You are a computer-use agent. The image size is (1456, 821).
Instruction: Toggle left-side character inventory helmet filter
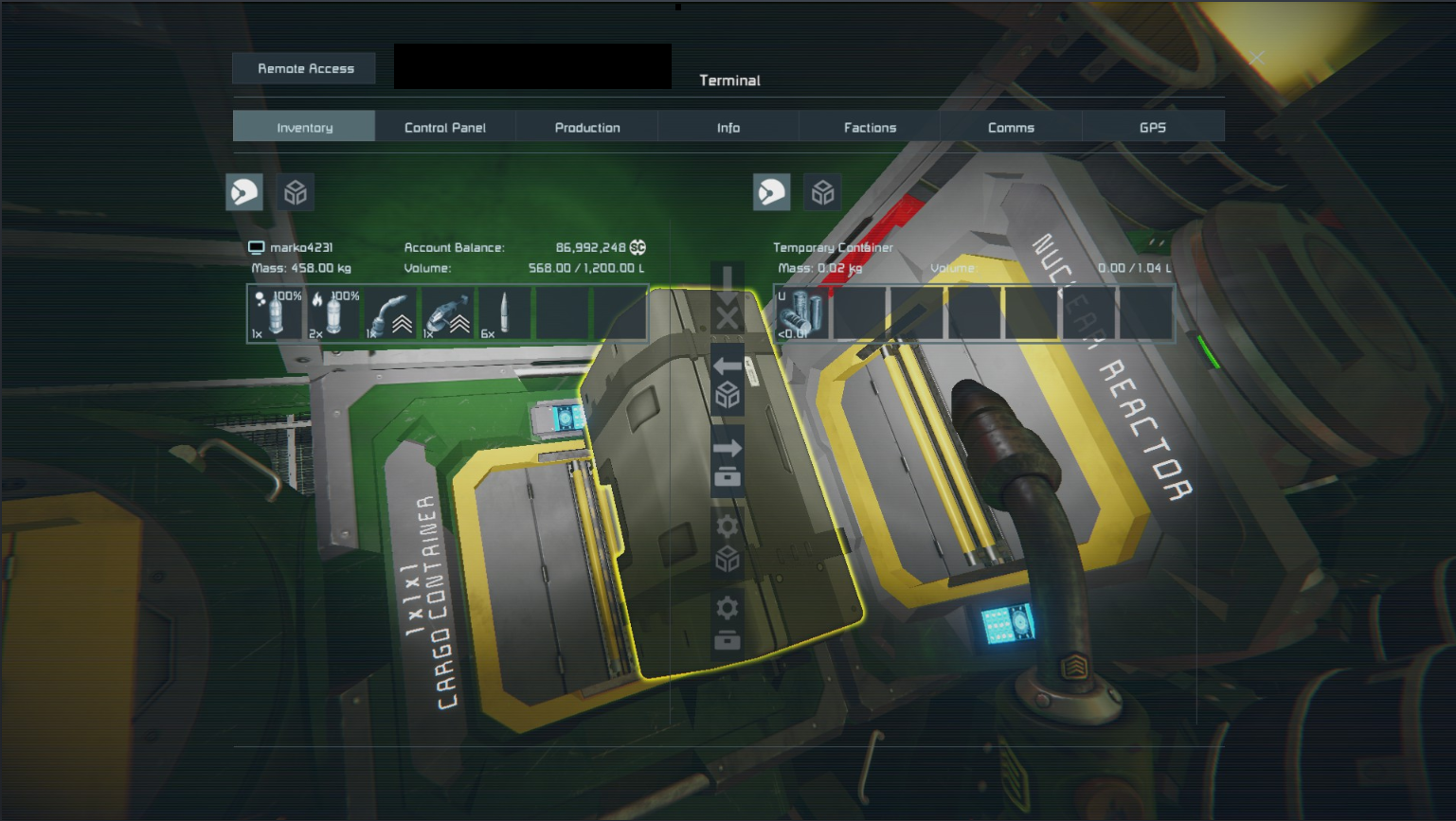point(244,192)
